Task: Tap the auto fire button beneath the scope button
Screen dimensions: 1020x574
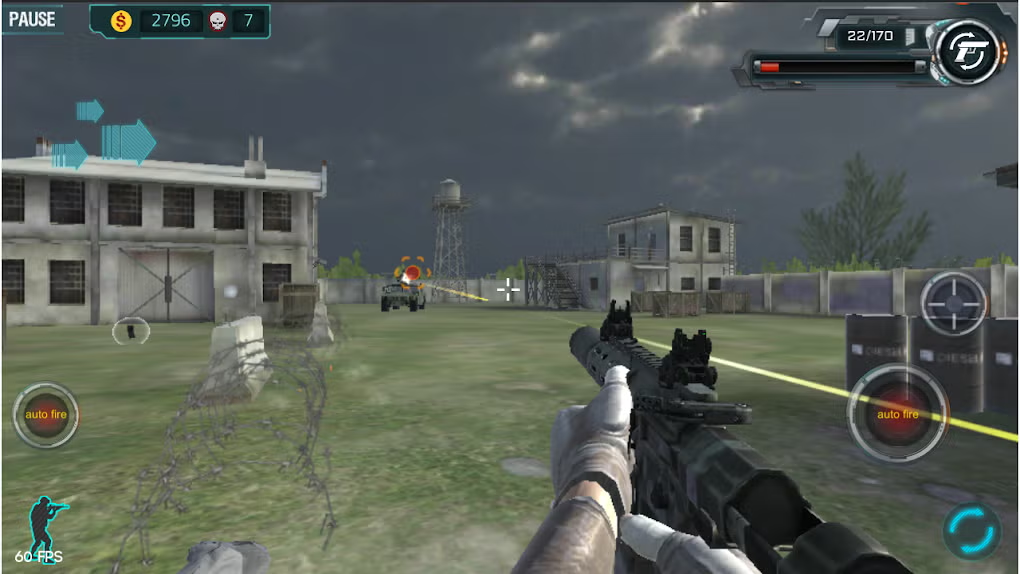Action: point(897,413)
